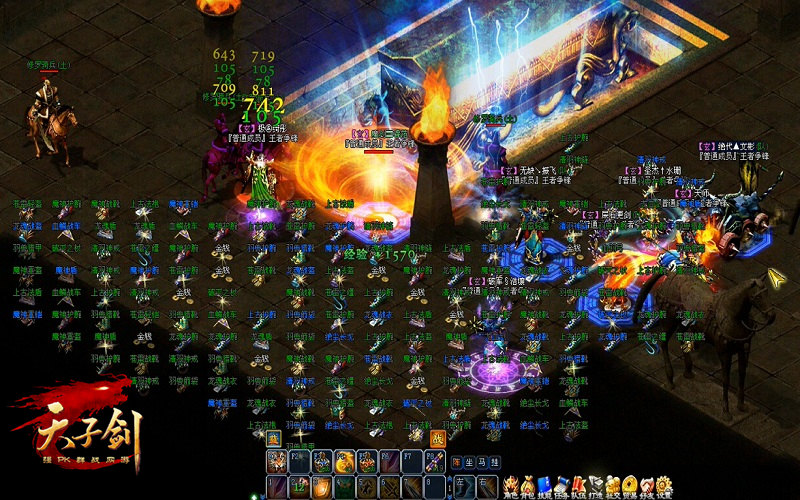Open the 队伍 team menu
Screen dimensions: 800x500
point(579,485)
